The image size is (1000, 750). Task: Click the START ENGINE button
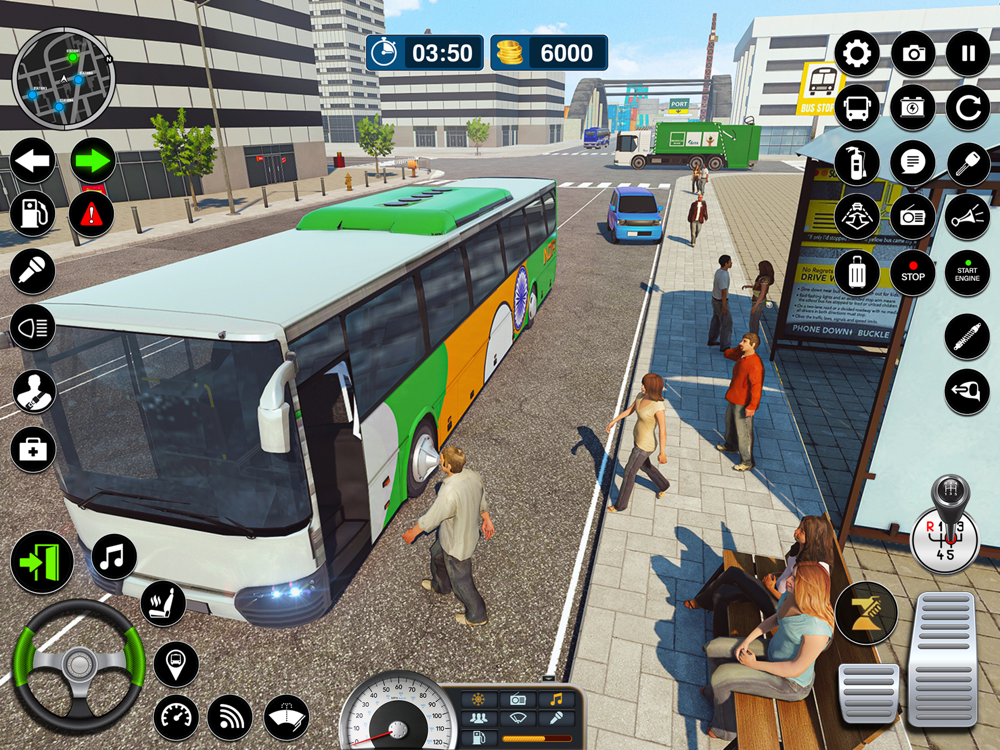(967, 272)
